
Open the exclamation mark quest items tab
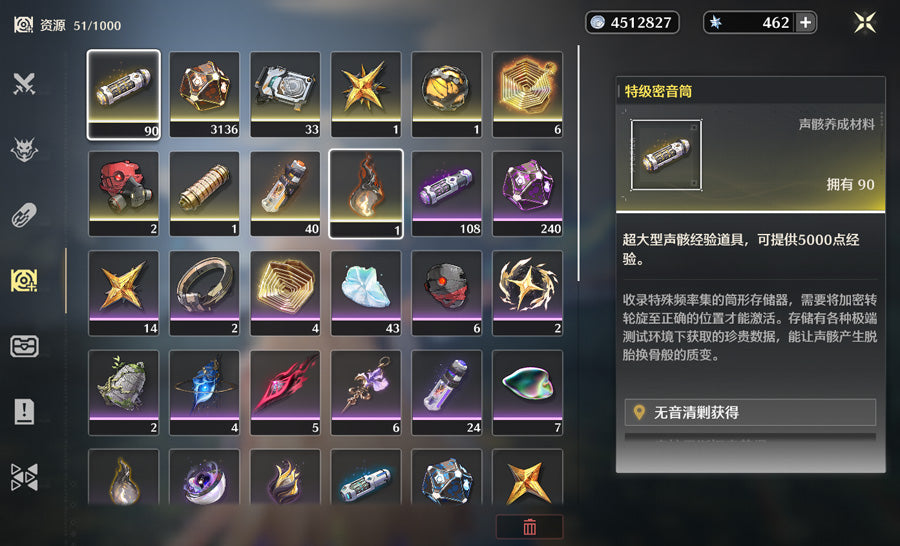(24, 411)
